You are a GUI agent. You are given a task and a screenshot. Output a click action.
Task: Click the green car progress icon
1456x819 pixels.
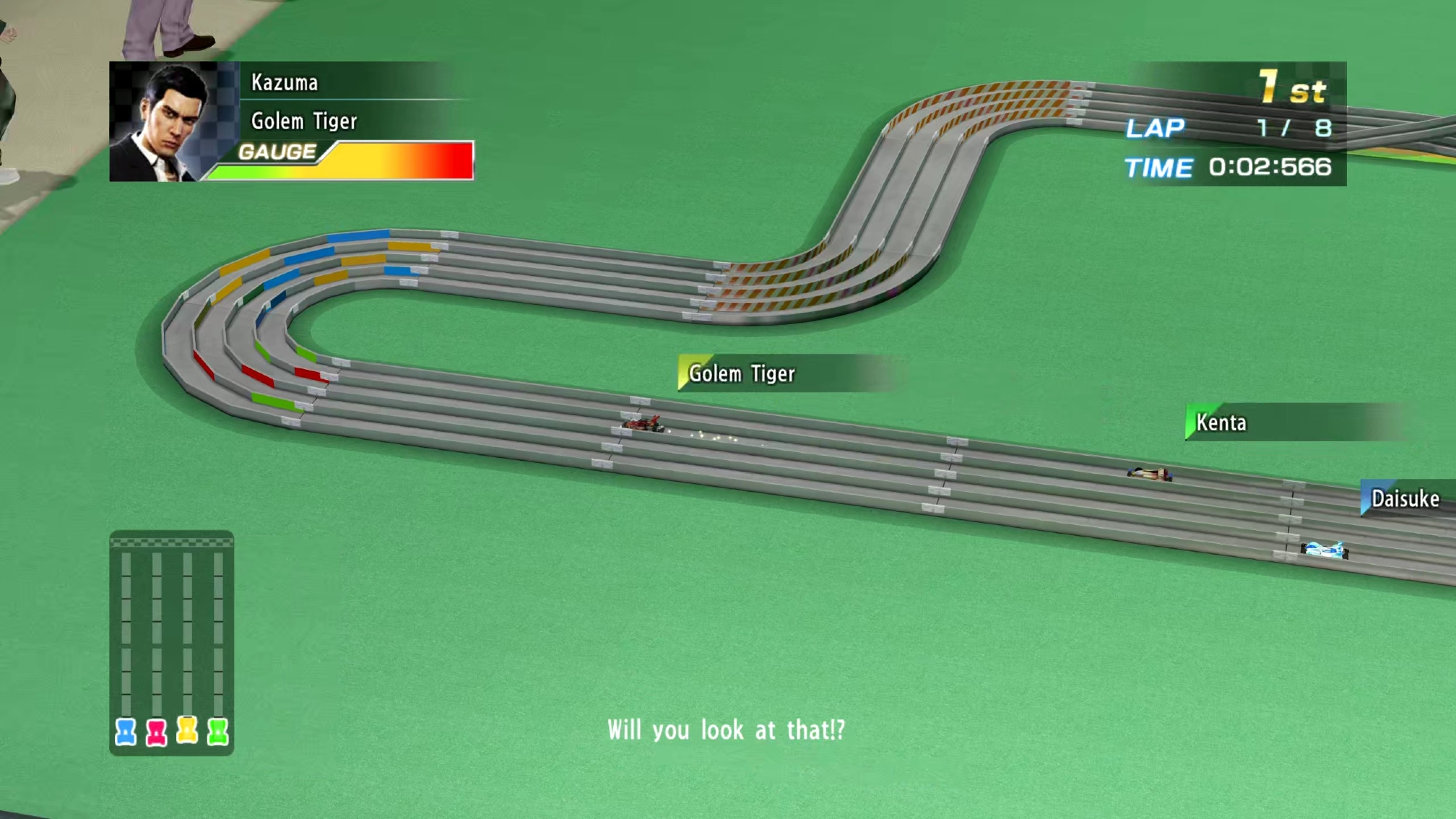[218, 731]
